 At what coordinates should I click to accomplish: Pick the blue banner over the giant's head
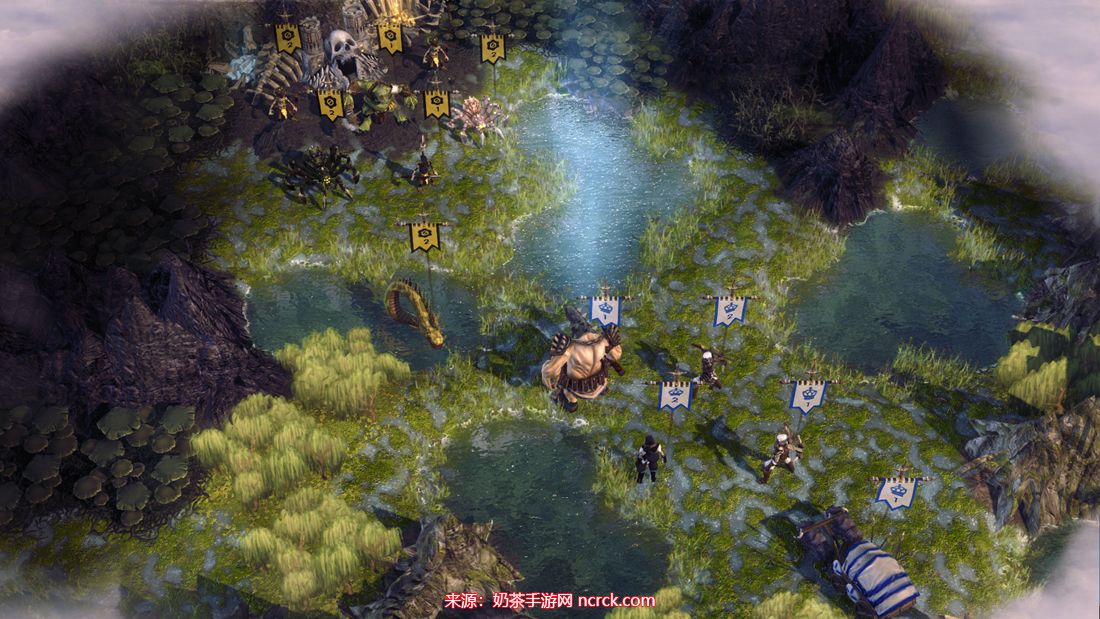click(604, 310)
